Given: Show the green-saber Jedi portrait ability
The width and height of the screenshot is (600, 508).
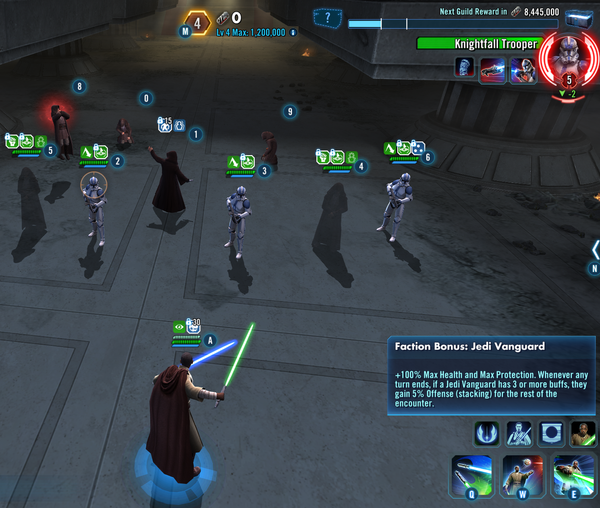Looking at the screenshot, I should (583, 433).
